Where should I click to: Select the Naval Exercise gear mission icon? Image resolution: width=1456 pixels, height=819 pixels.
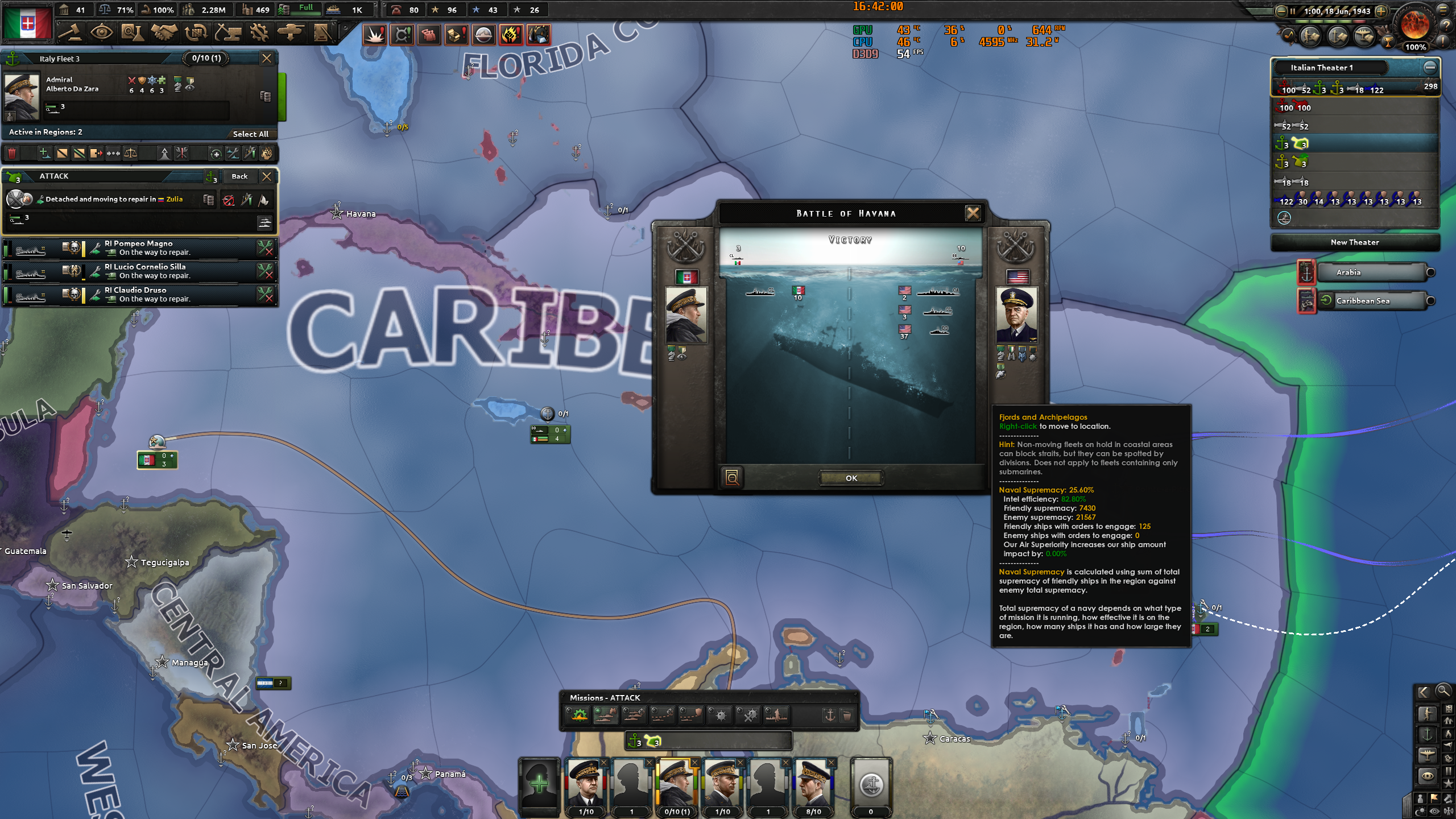point(577,715)
